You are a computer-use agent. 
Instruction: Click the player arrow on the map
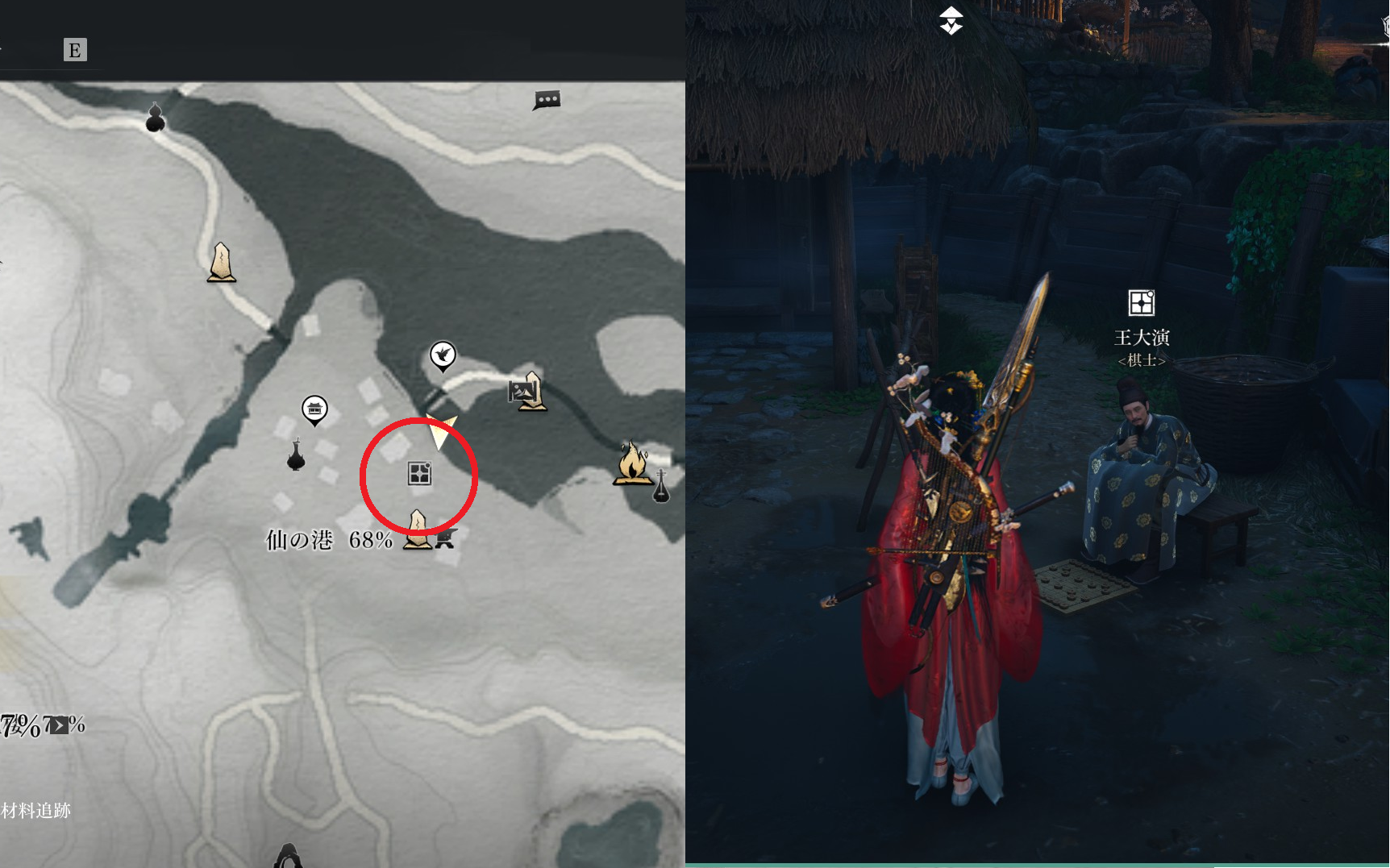point(440,431)
